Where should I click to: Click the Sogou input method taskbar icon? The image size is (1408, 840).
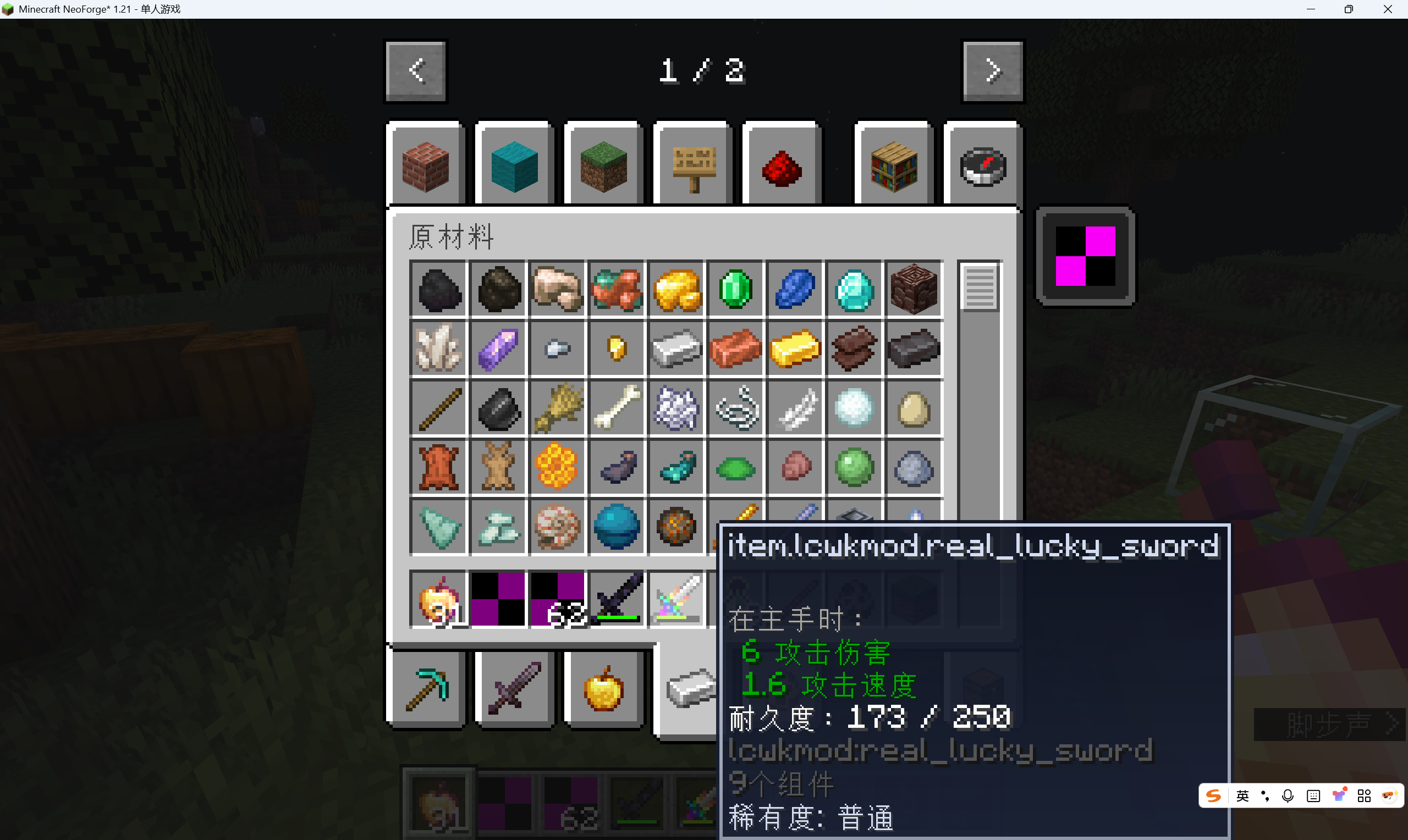[x=1213, y=795]
